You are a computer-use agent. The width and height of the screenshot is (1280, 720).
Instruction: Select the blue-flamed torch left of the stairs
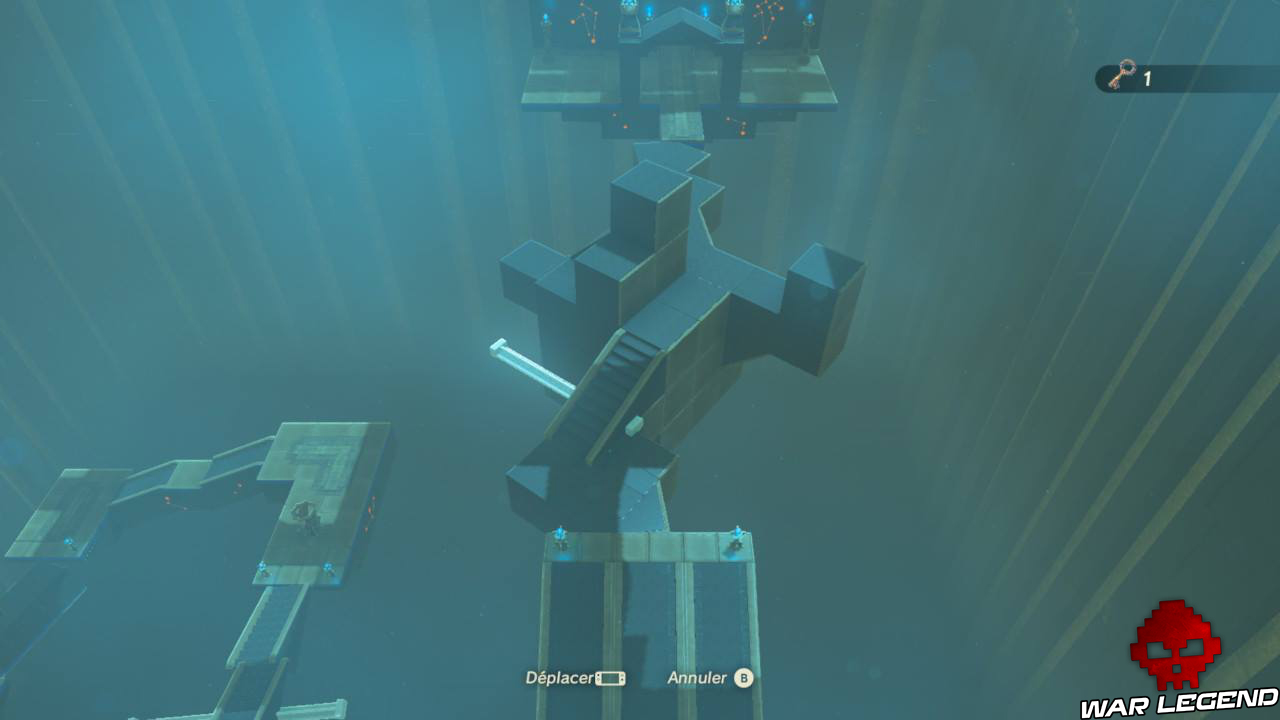click(x=559, y=531)
